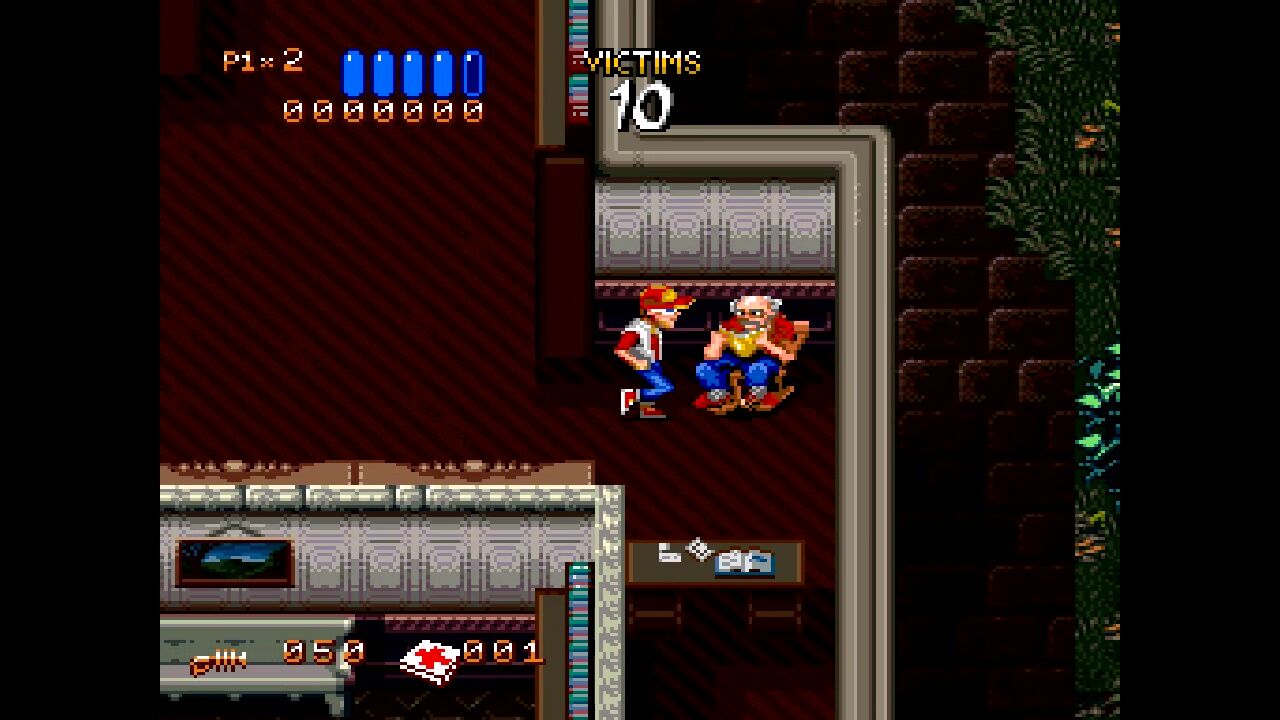The height and width of the screenshot is (720, 1280).
Task: Select the leftmost blue health vial
Action: click(x=352, y=72)
